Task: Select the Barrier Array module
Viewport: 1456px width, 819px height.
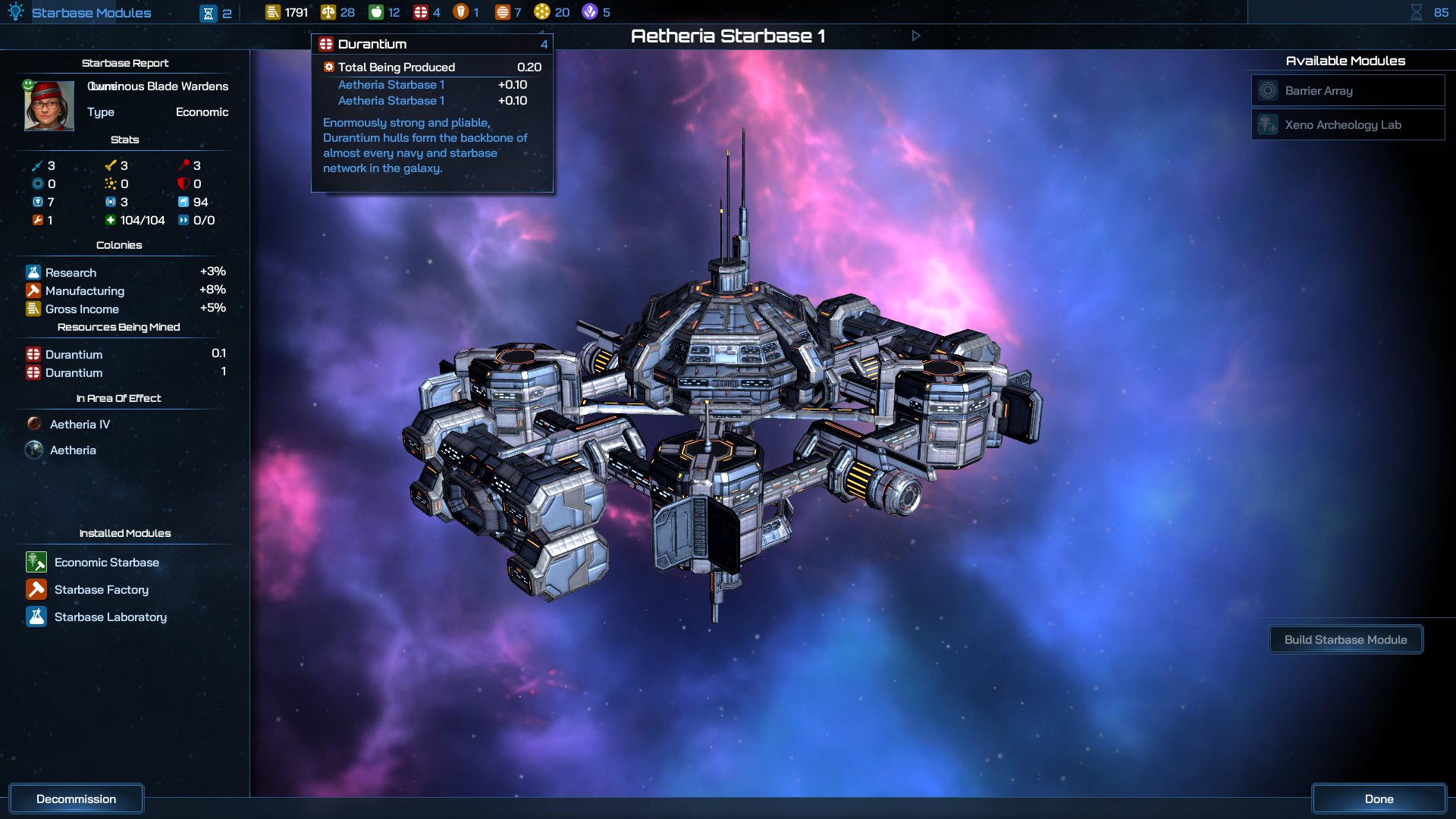Action: [x=1348, y=91]
